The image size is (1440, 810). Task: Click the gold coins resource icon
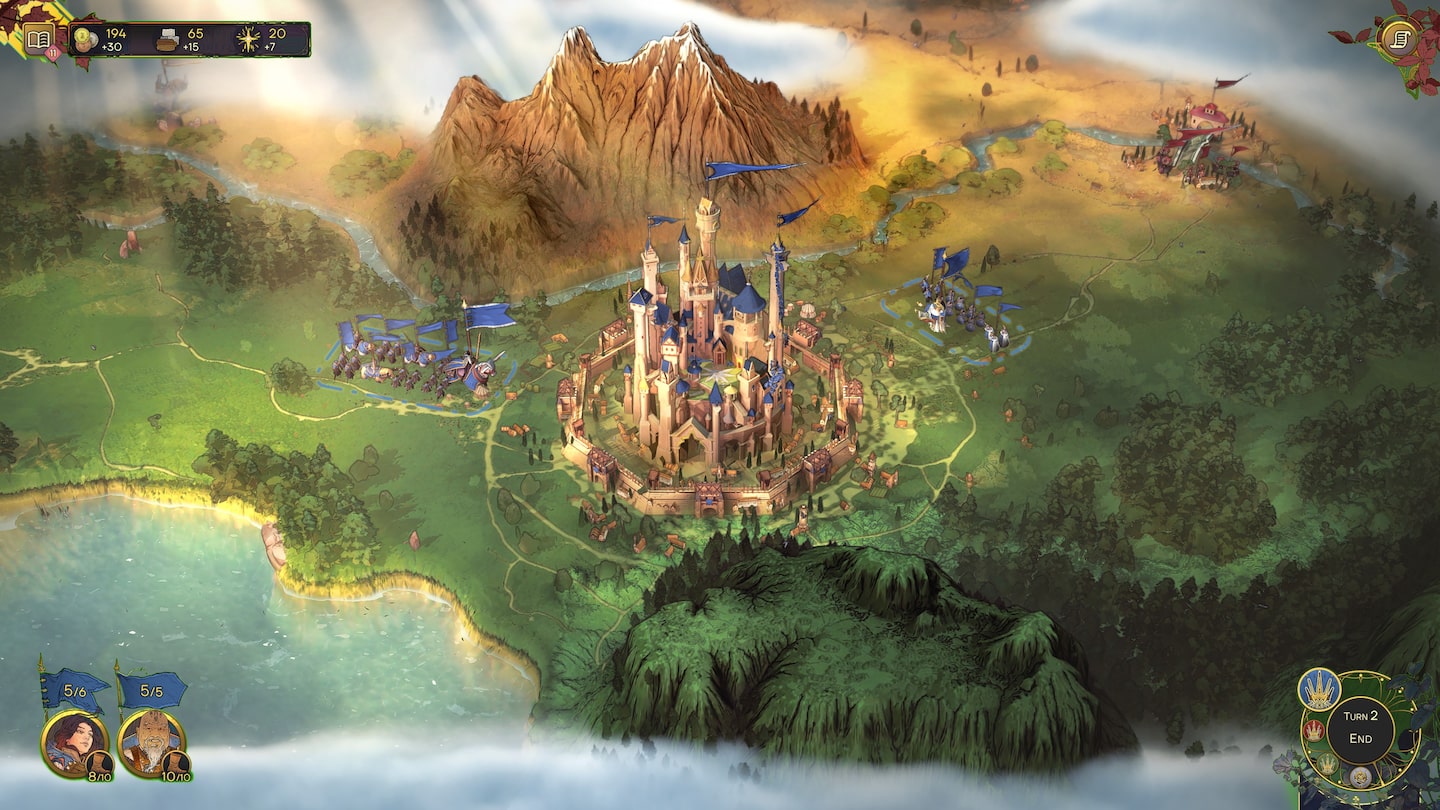pos(82,36)
